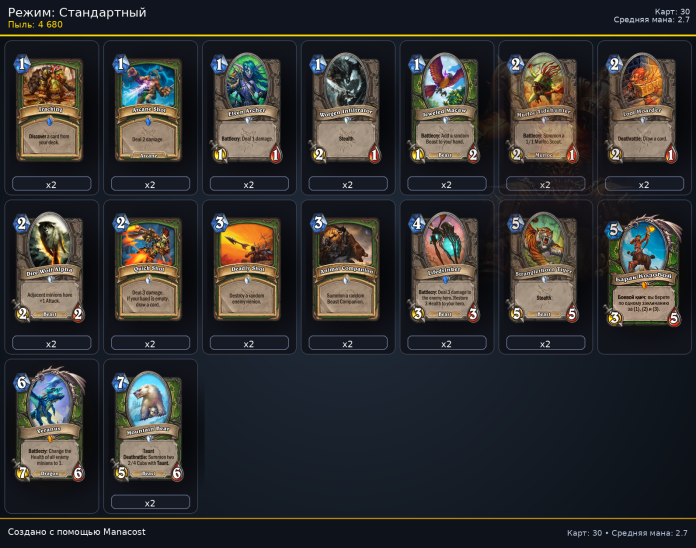The height and width of the screenshot is (548, 696).
Task: Select the Worgen Infiltrator card
Action: point(348,108)
